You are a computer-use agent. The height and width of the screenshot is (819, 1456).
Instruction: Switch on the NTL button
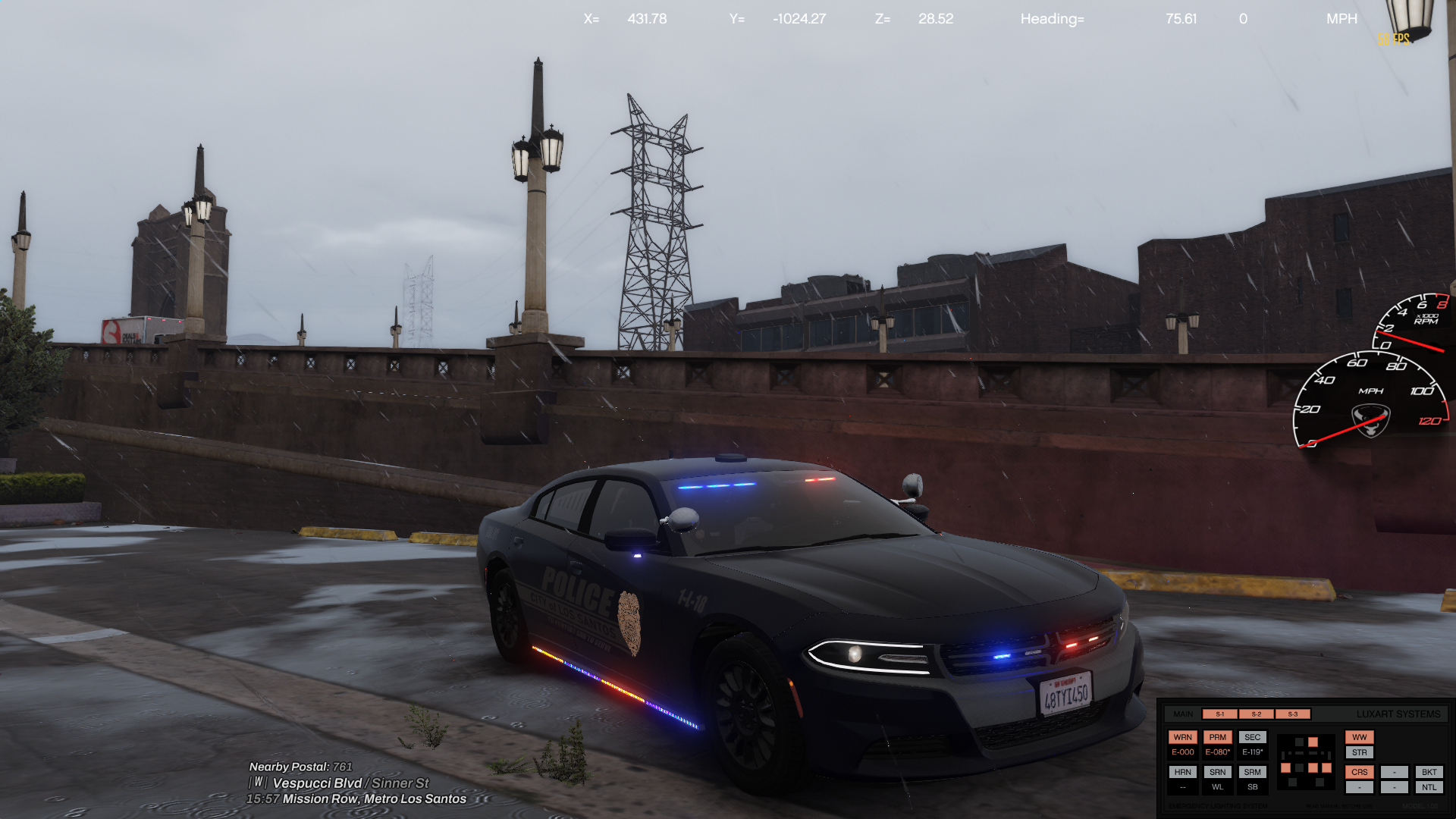click(1429, 788)
